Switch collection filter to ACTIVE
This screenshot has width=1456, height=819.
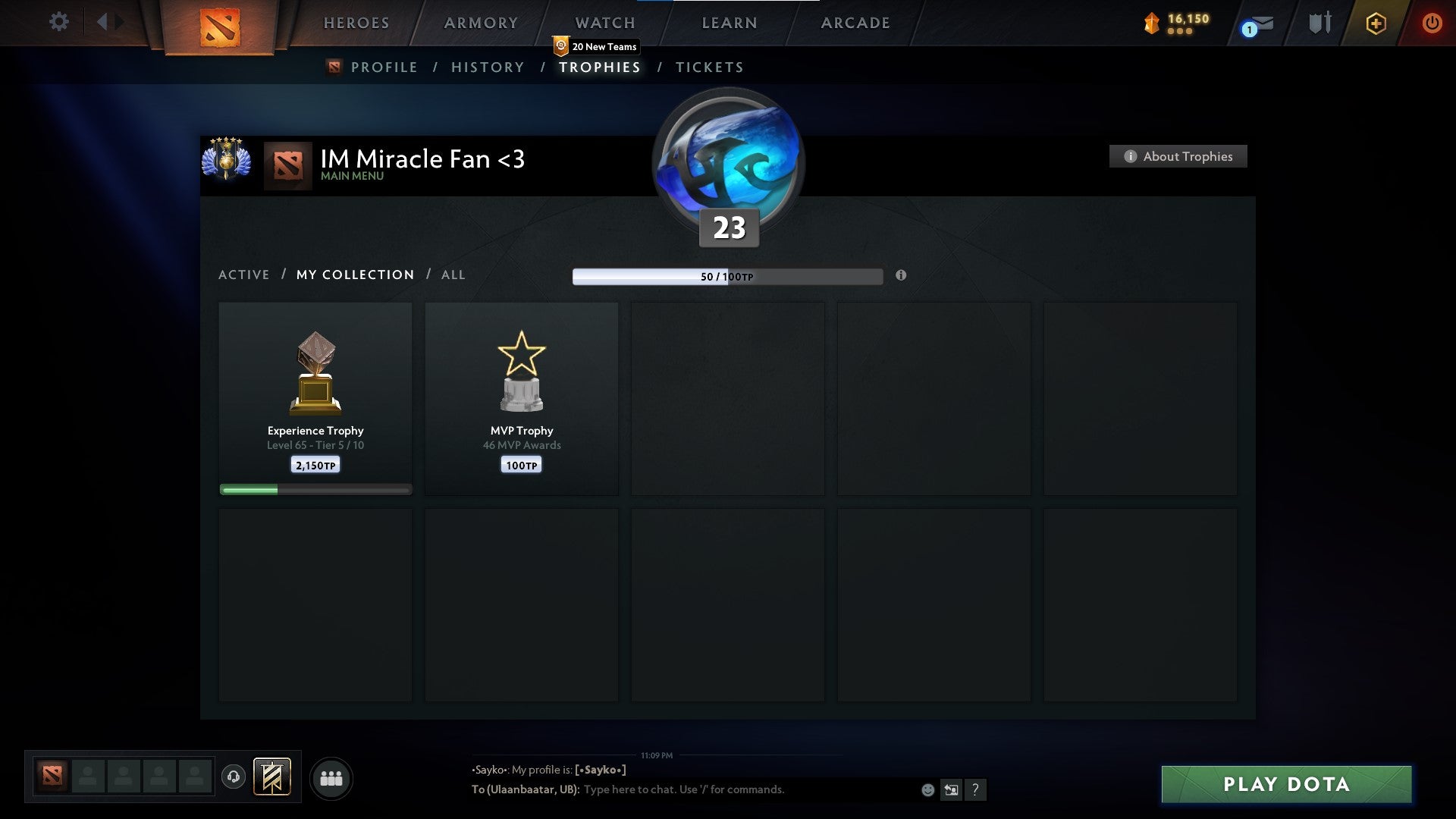[243, 275]
